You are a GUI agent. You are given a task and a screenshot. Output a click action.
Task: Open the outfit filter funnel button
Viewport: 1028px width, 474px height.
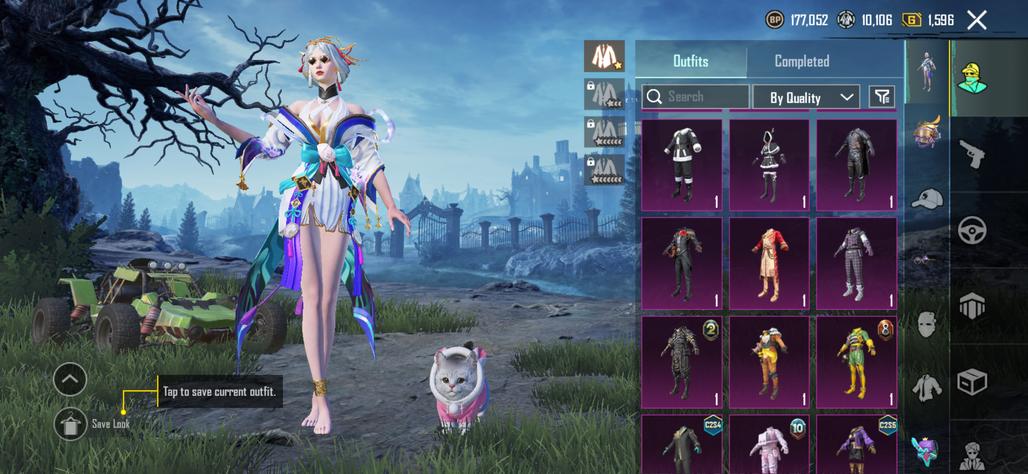(882, 97)
